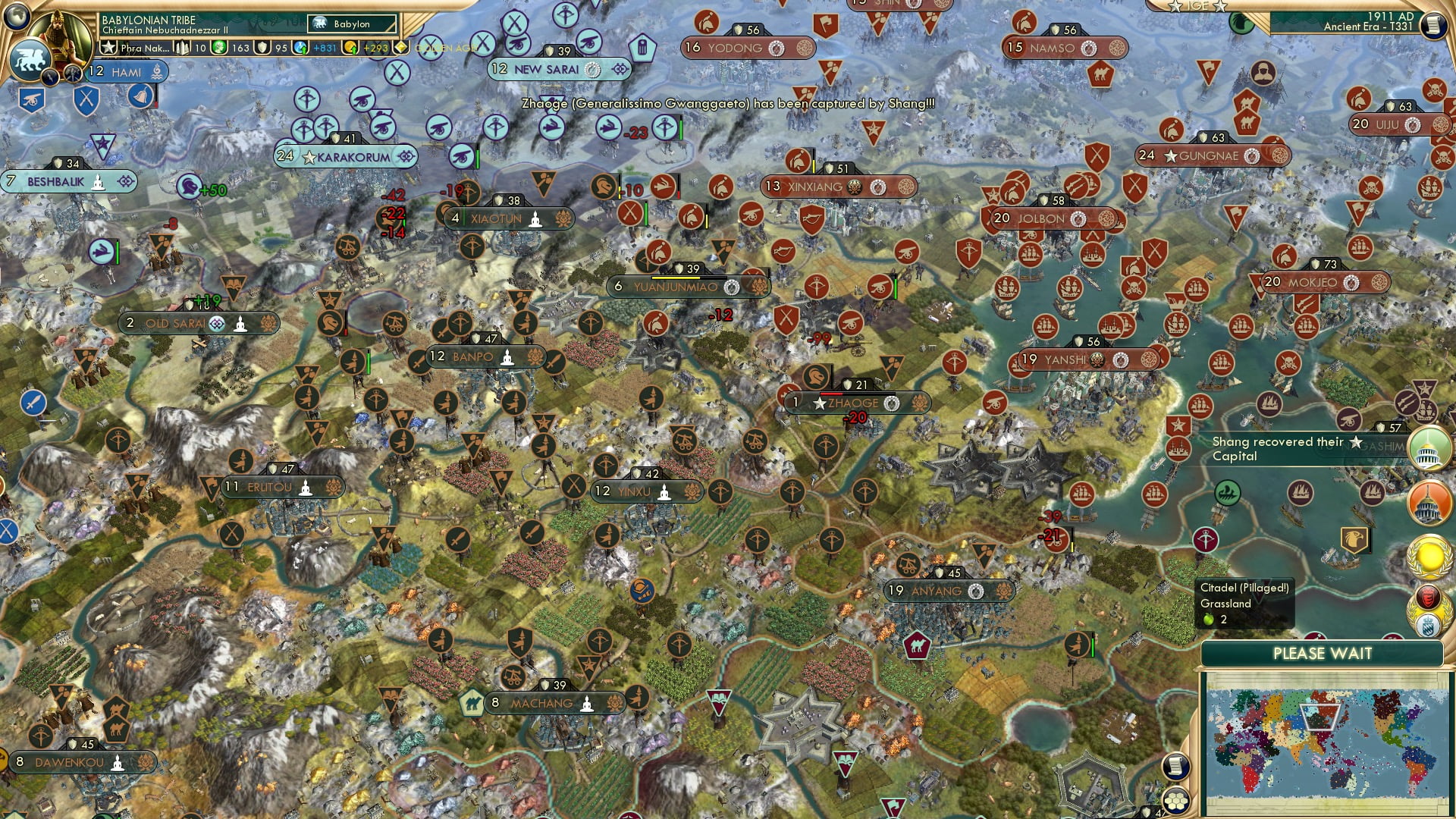
Task: Click the Phra Nak capital star icon
Action: point(109,48)
